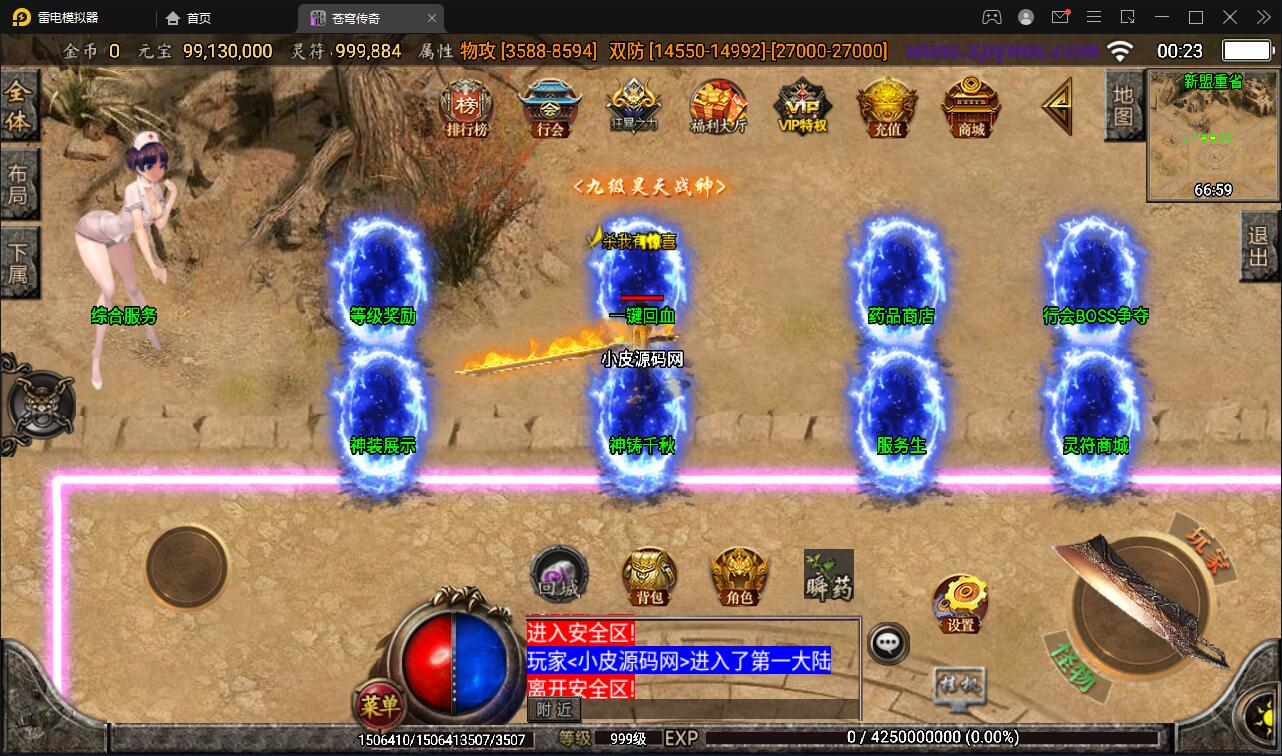Screen dimensions: 1282x756
Task: Click the minimap in the corner
Action: pos(1212,136)
